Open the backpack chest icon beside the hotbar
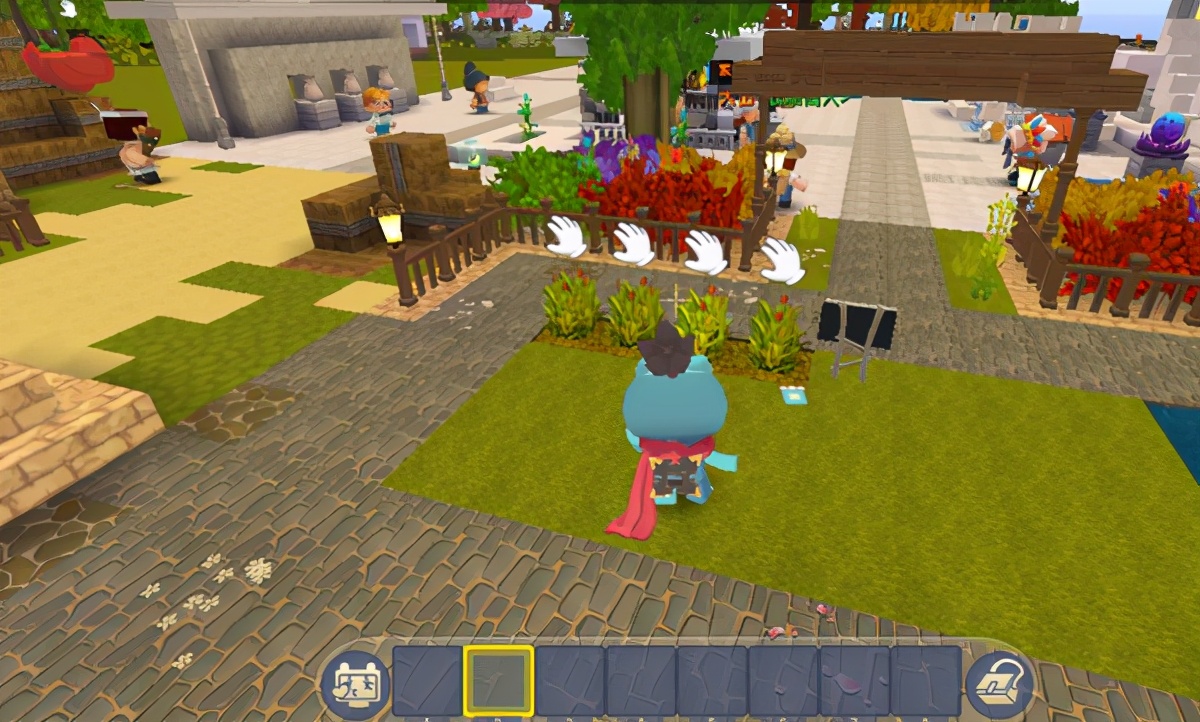 click(999, 682)
